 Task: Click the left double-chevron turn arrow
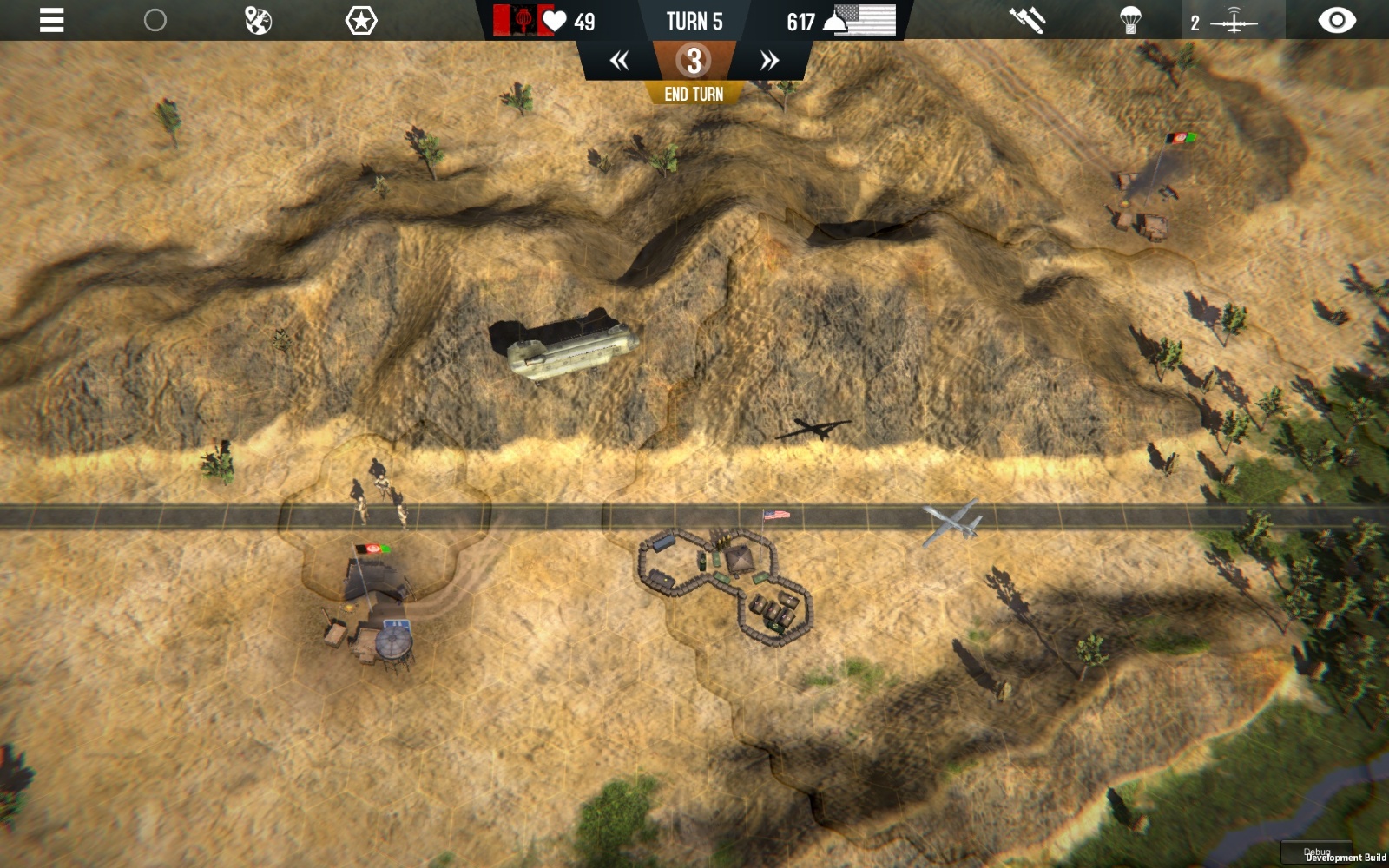(619, 59)
